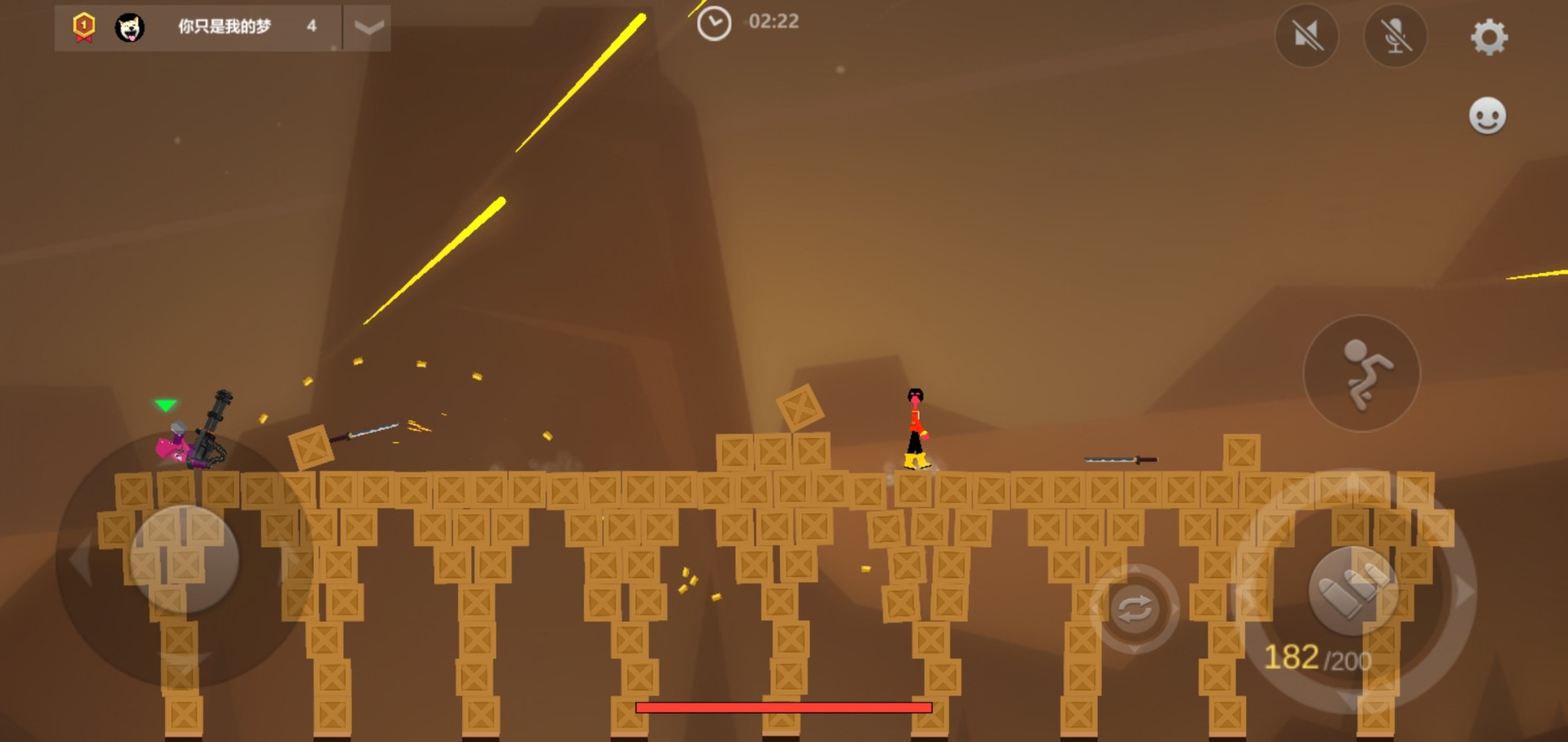Toggle the muted speaker sound button
Viewport: 1568px width, 742px height.
(x=1307, y=36)
